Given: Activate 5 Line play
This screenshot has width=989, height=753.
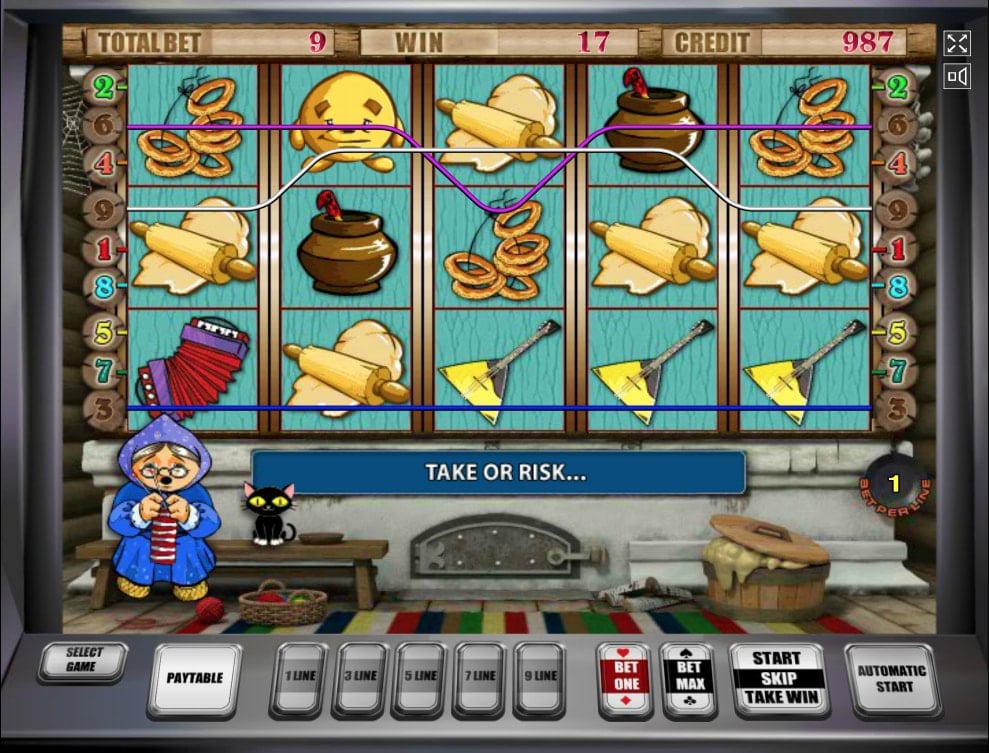Looking at the screenshot, I should [423, 678].
